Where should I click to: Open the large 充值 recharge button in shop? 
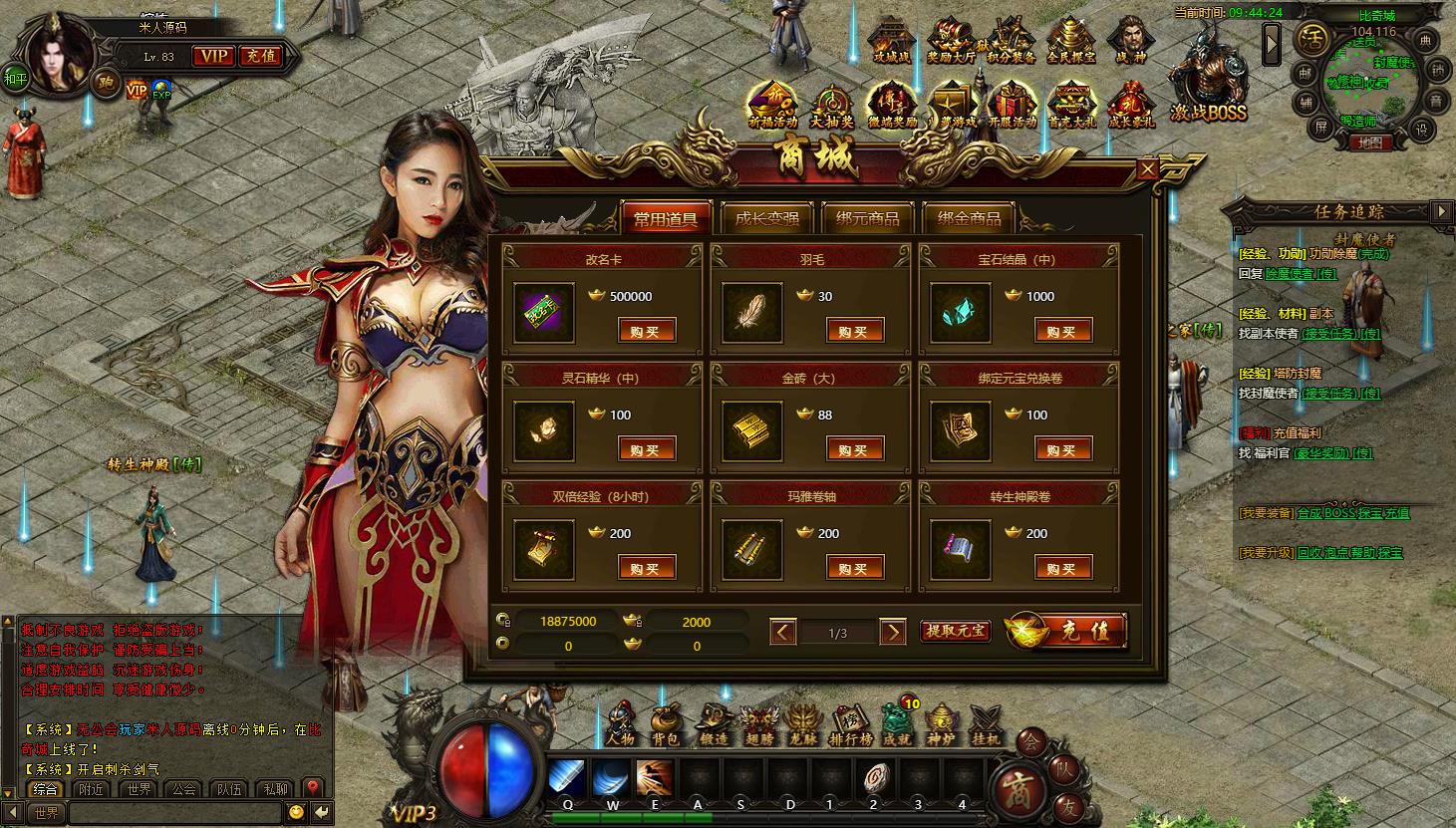pyautogui.click(x=1068, y=631)
